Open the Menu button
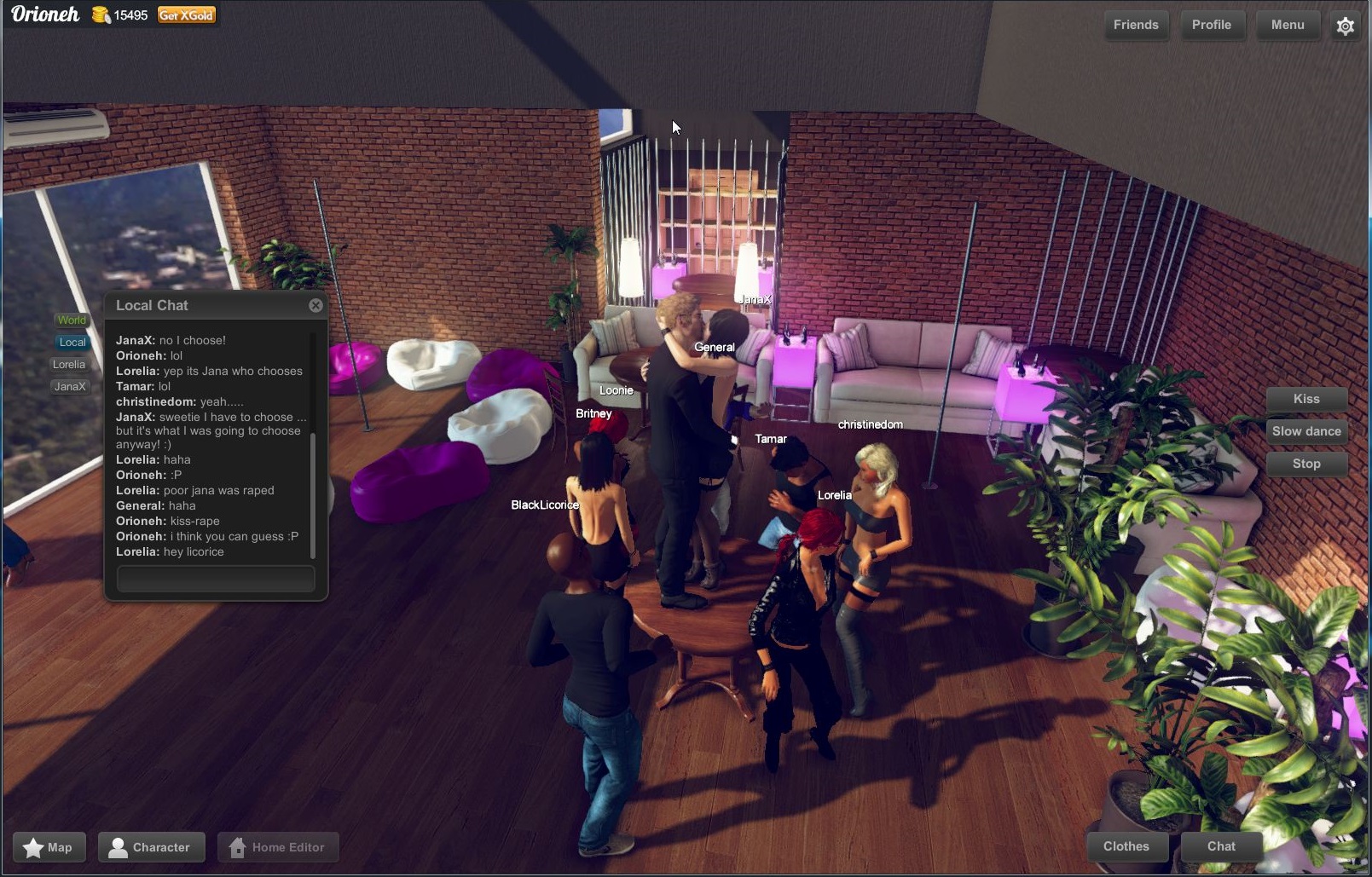 (x=1287, y=25)
